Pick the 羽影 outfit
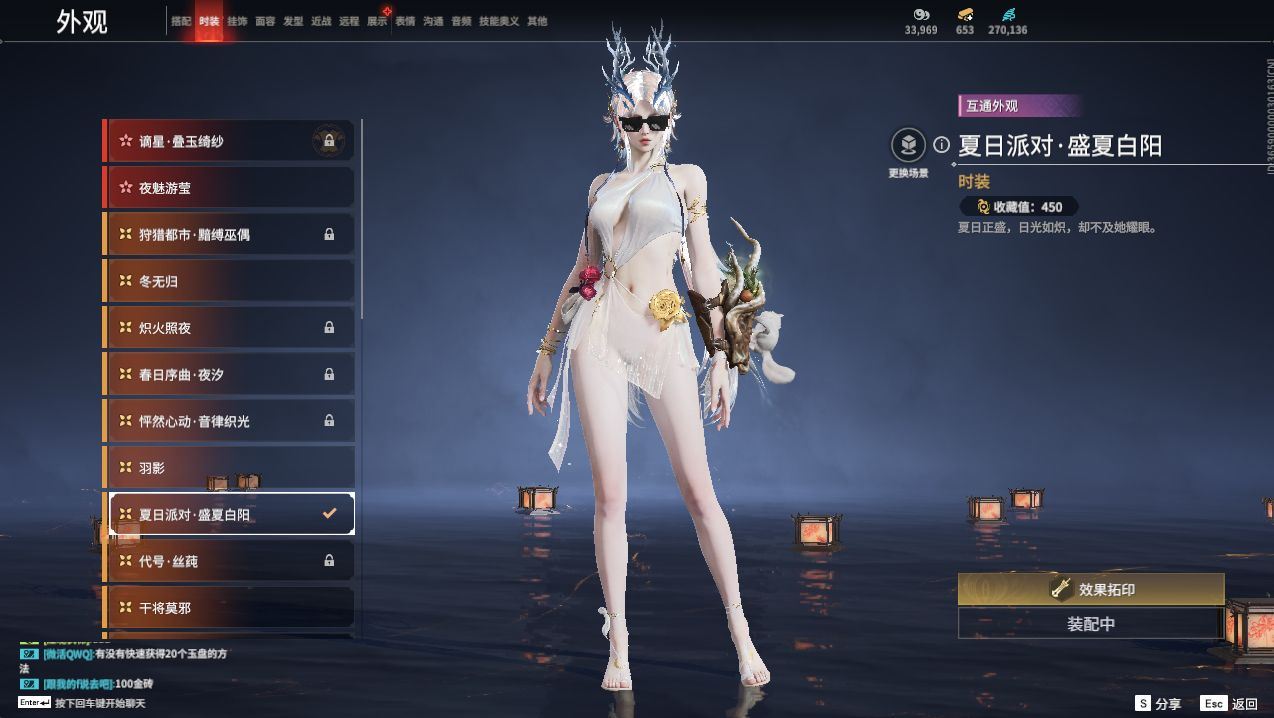 229,468
